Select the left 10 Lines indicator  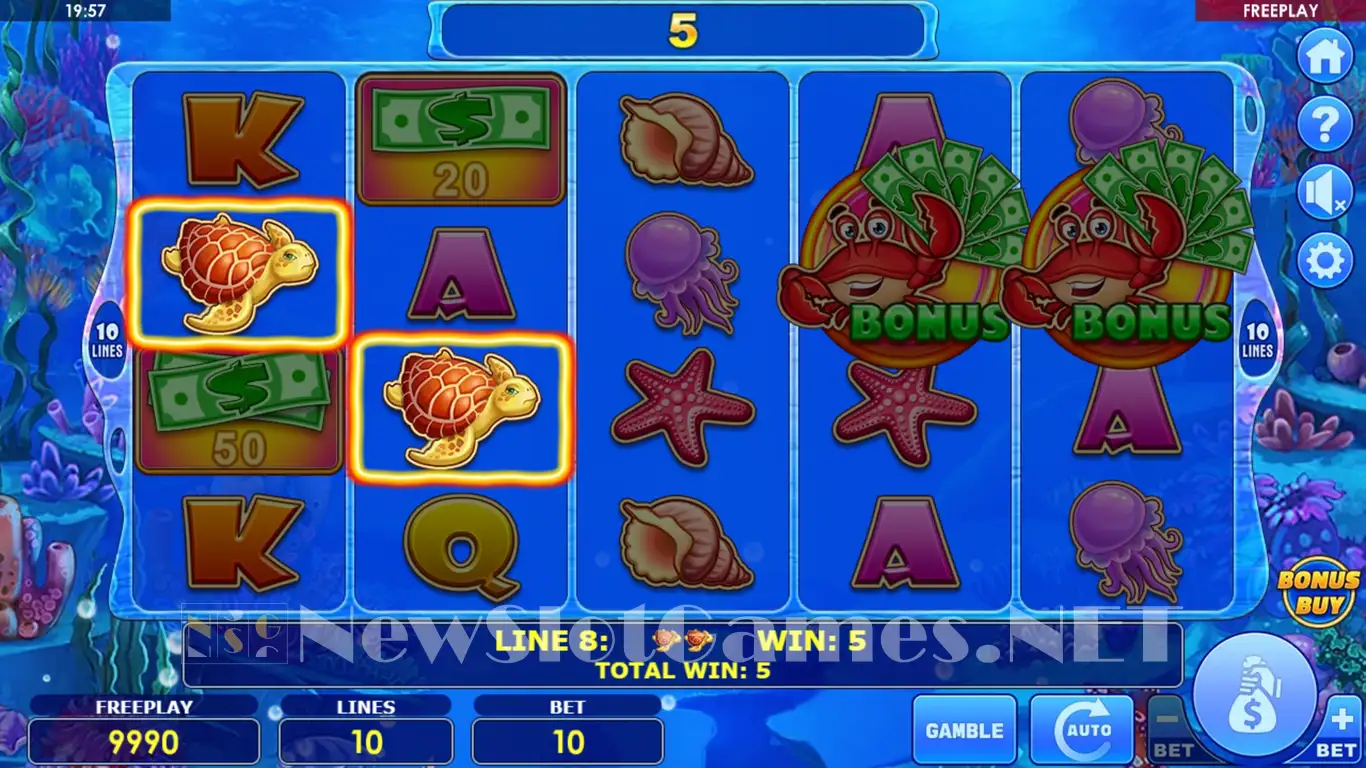108,340
